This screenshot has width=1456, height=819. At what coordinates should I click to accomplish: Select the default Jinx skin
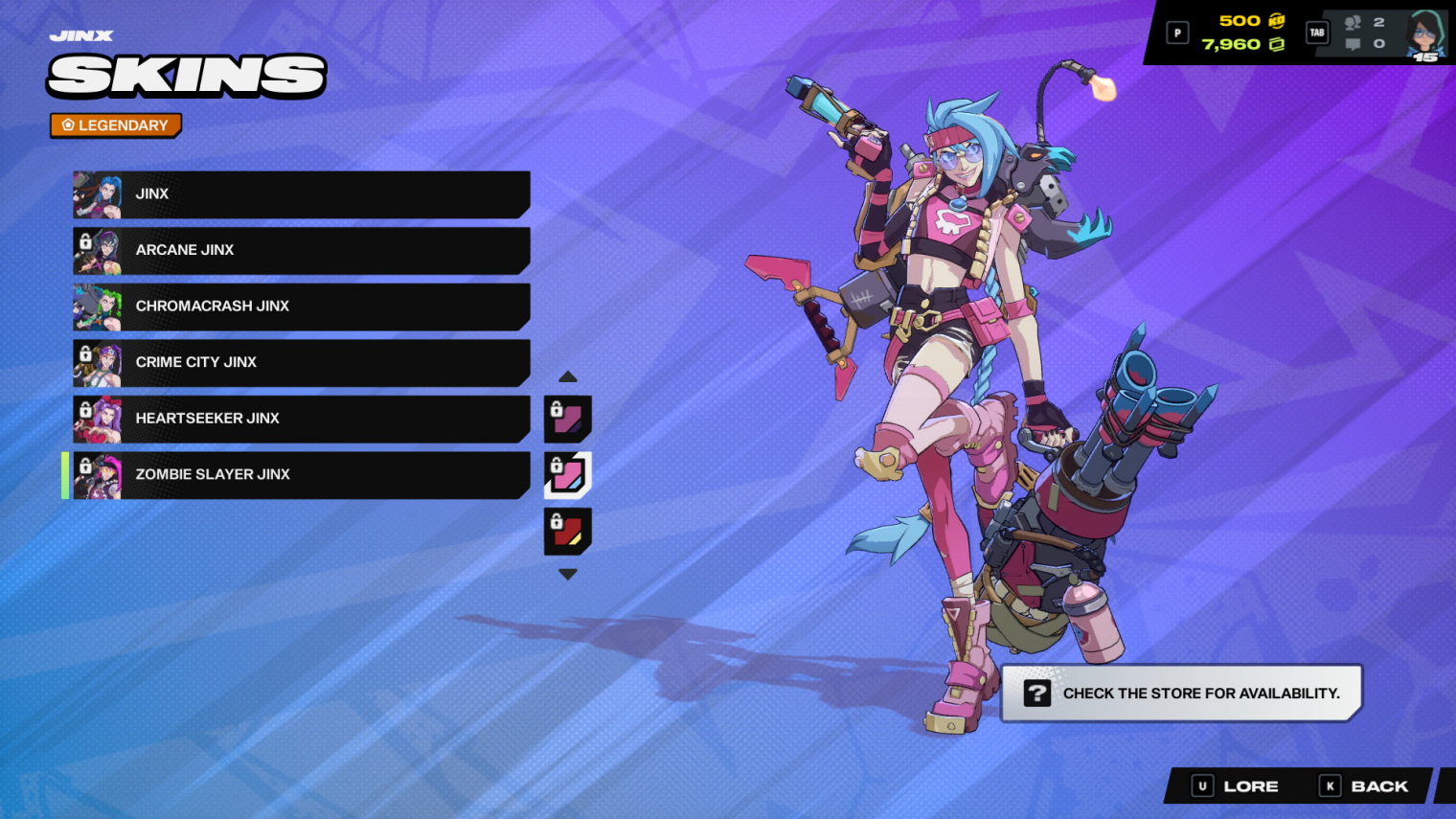(x=301, y=194)
